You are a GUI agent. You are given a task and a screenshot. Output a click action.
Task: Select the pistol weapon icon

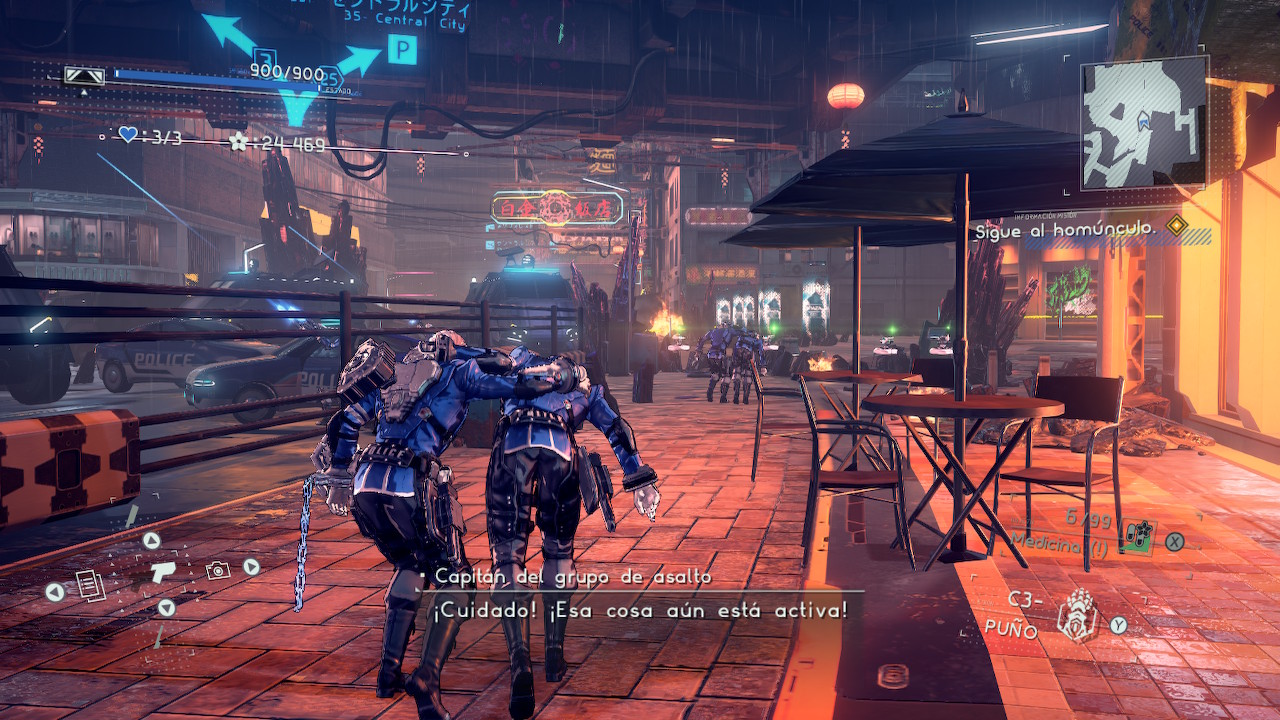point(163,571)
